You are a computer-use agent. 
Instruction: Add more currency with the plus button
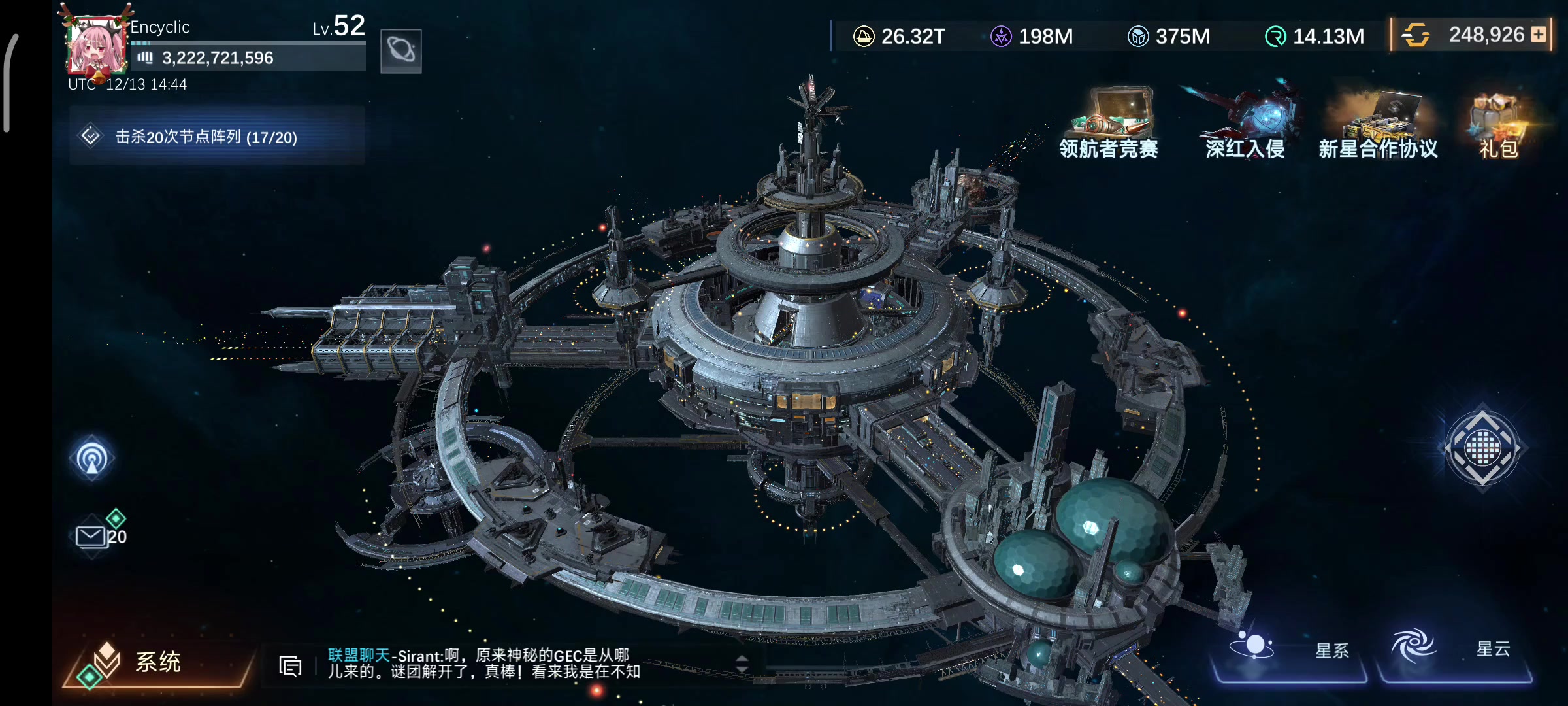(1539, 35)
